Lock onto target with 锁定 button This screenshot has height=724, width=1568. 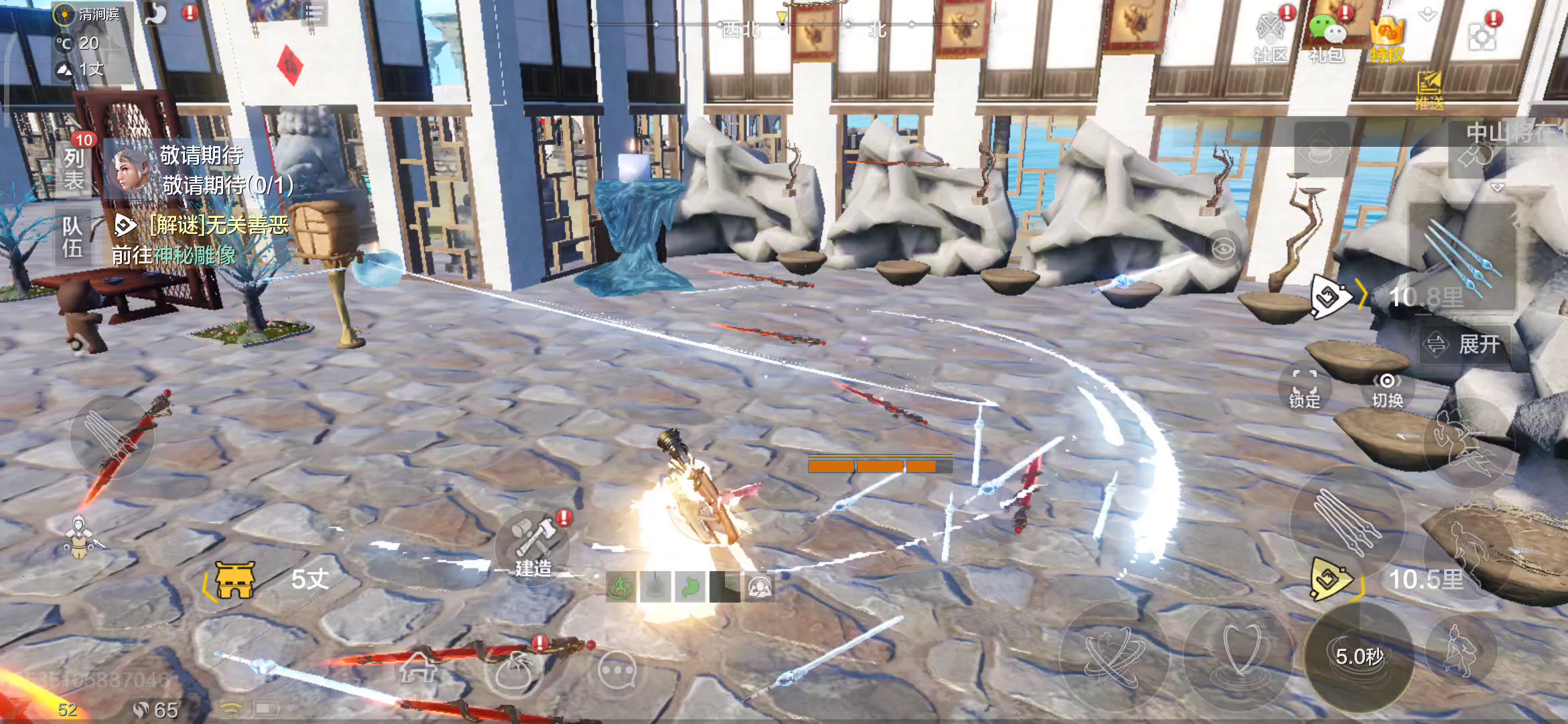1304,389
